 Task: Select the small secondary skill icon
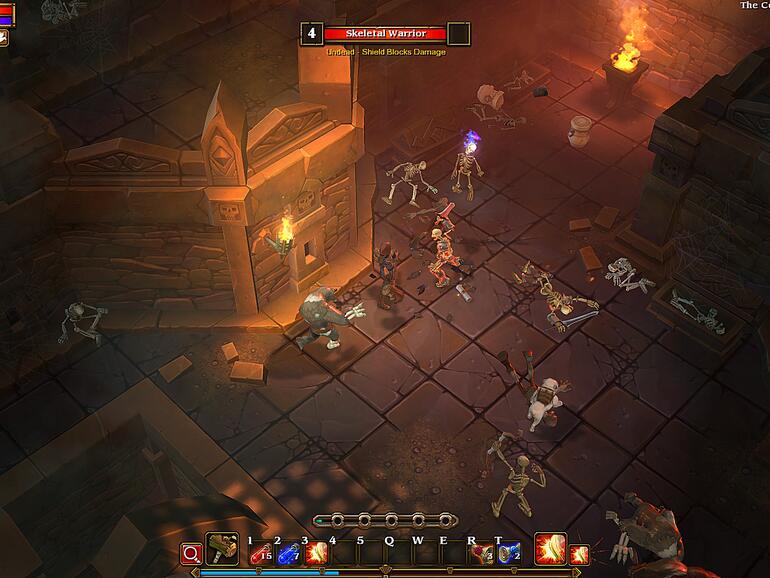578,553
